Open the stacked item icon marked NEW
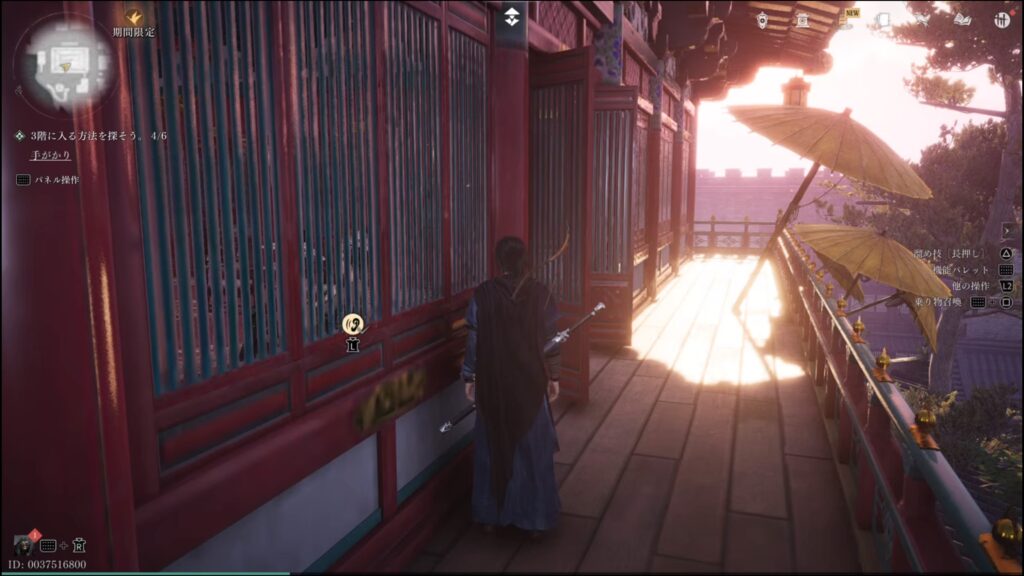The width and height of the screenshot is (1024, 576). [x=844, y=20]
